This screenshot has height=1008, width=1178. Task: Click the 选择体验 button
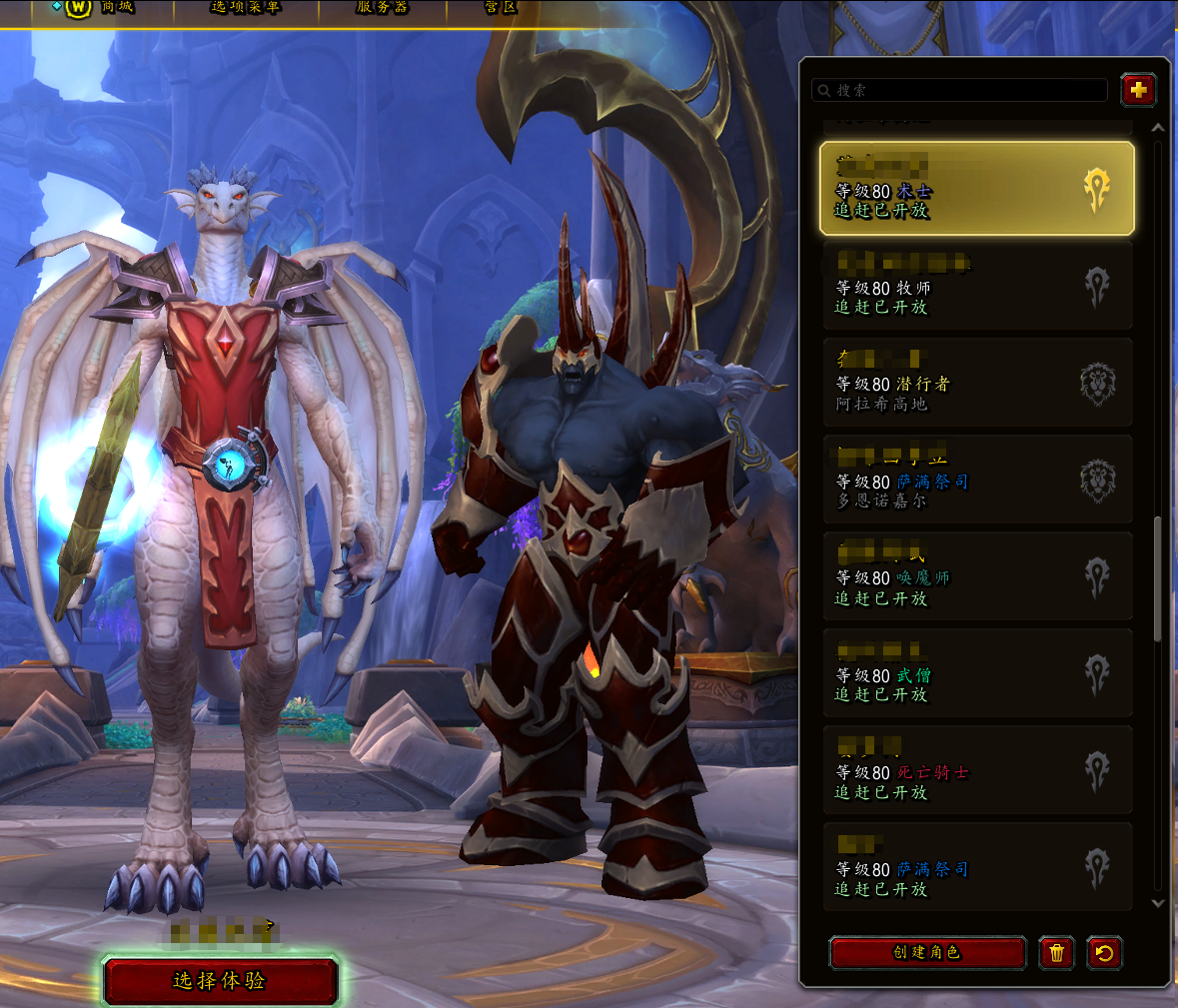pyautogui.click(x=220, y=981)
